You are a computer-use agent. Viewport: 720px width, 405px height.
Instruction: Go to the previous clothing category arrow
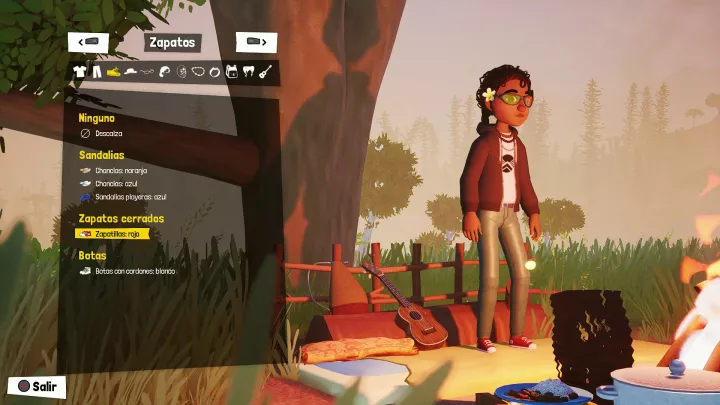pos(89,42)
